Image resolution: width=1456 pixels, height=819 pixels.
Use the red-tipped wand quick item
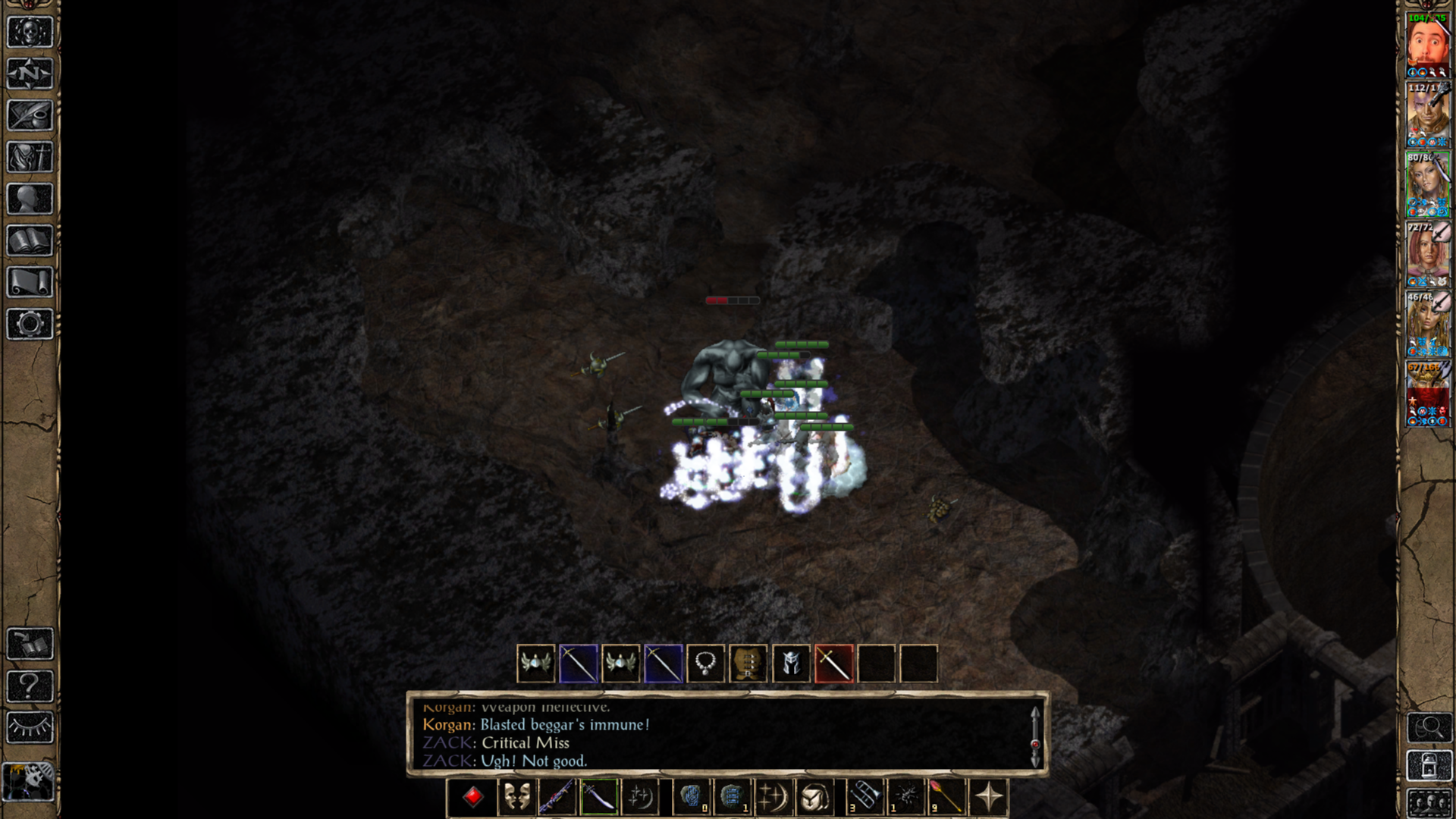click(x=946, y=797)
